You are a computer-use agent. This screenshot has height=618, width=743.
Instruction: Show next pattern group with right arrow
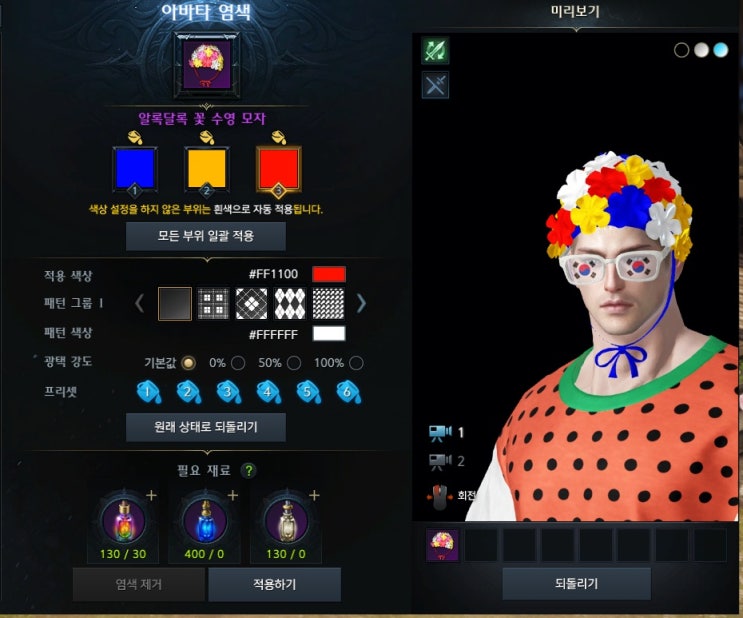[361, 302]
